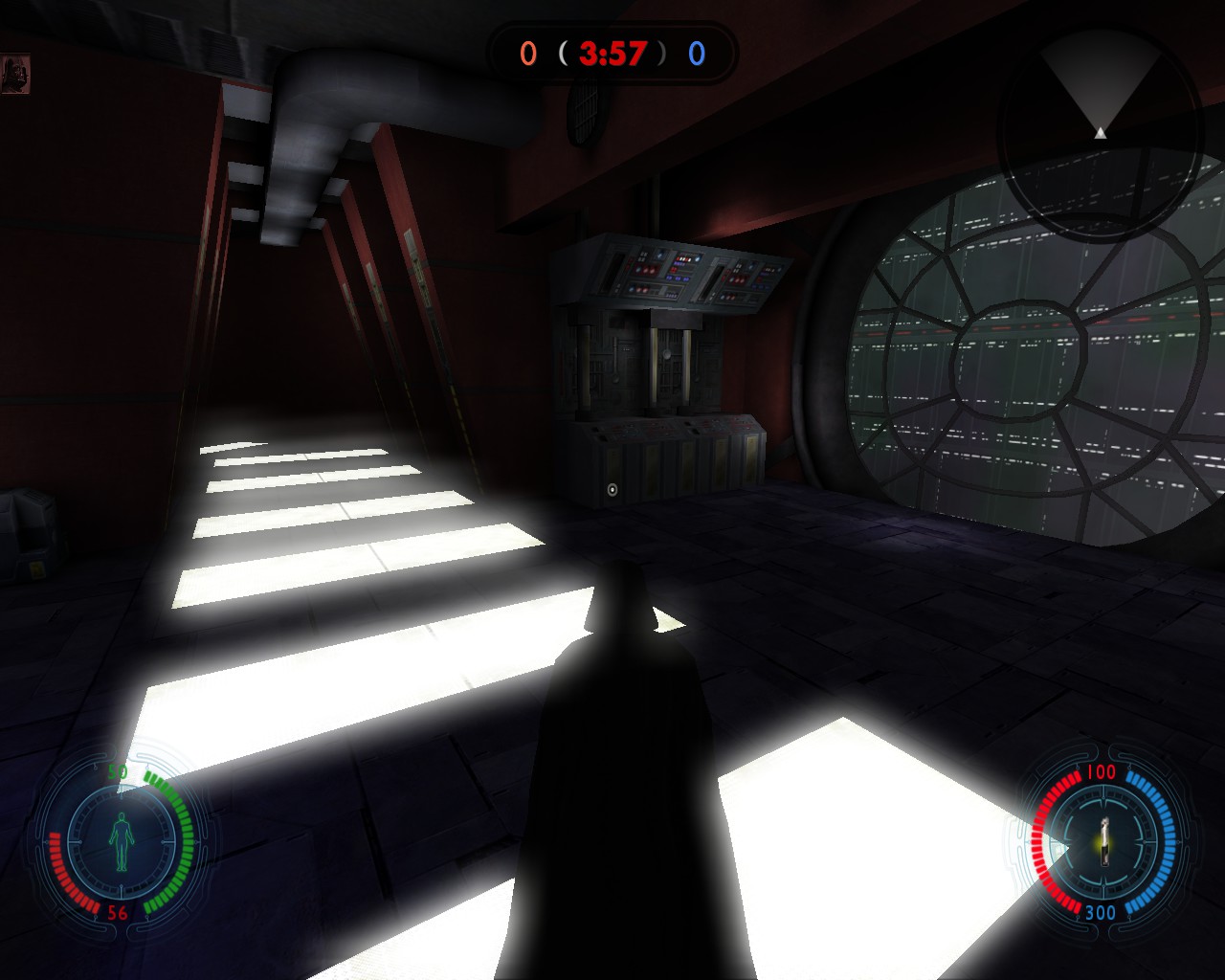Click the green body silhouette status icon
This screenshot has height=980, width=1225.
[122, 841]
